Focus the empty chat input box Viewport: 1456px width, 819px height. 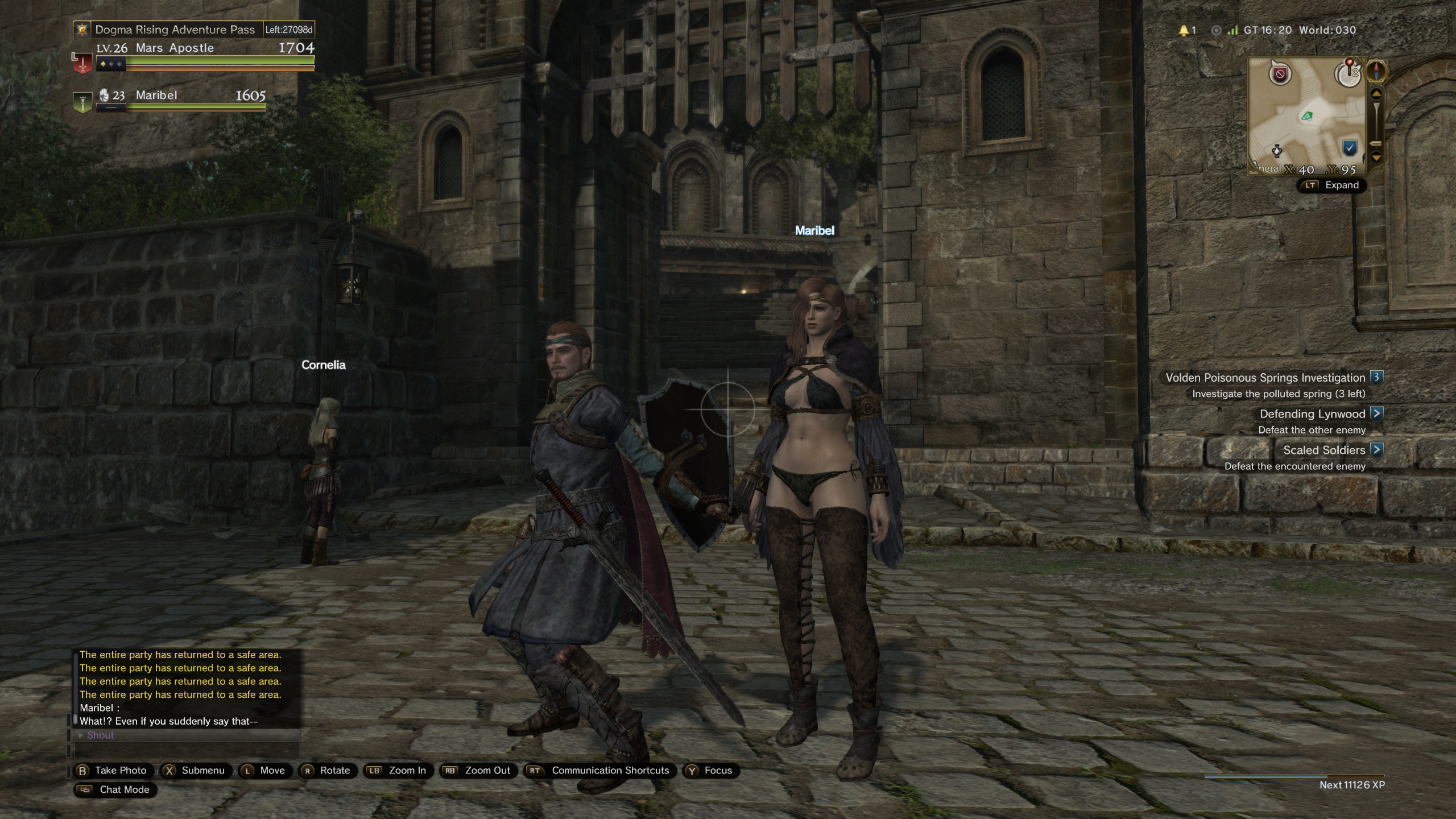tap(188, 750)
